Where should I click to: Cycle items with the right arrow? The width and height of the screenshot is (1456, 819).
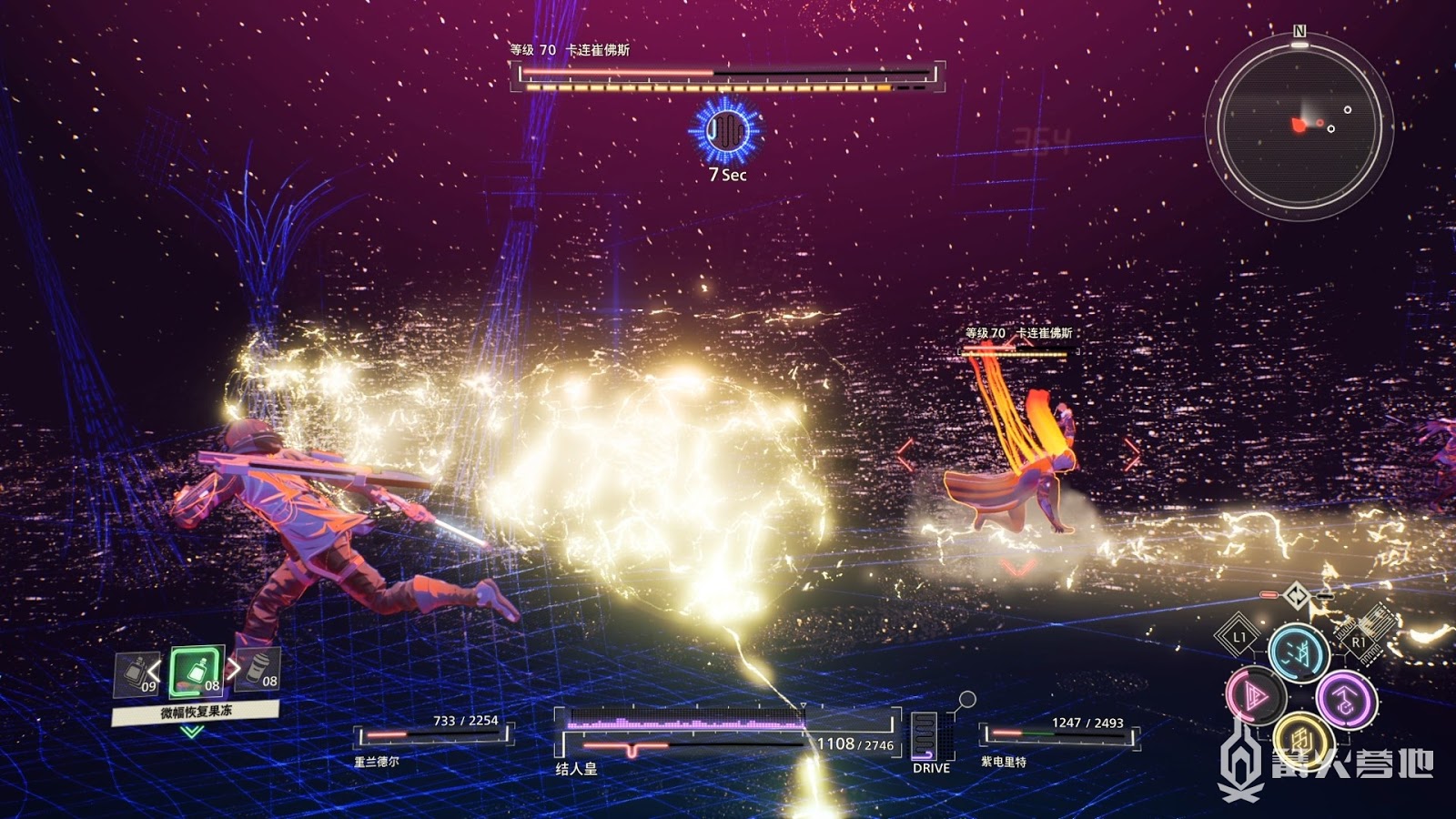click(x=234, y=669)
